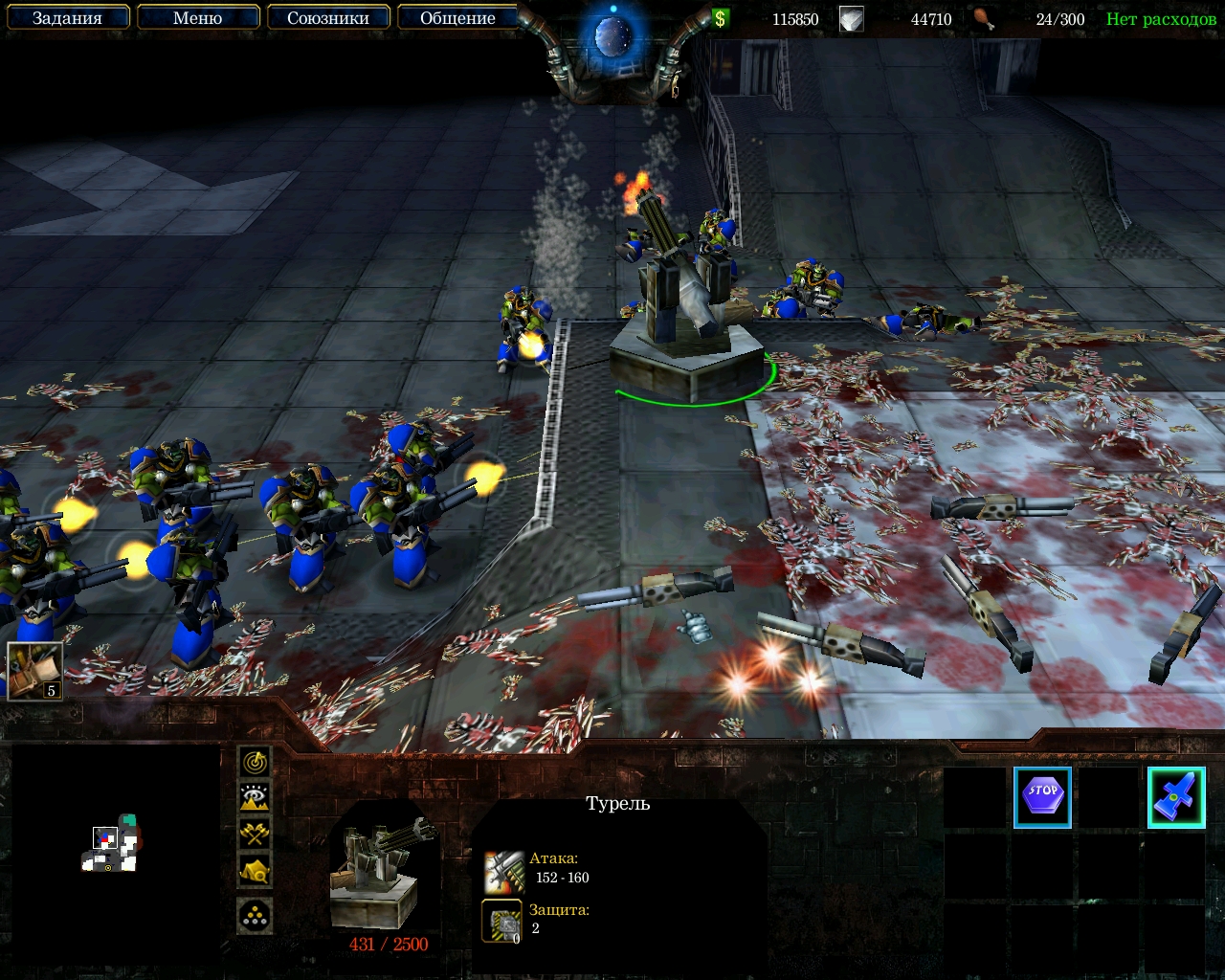The image size is (1225, 980).
Task: Open the Союзники allies menu
Action: tap(328, 18)
